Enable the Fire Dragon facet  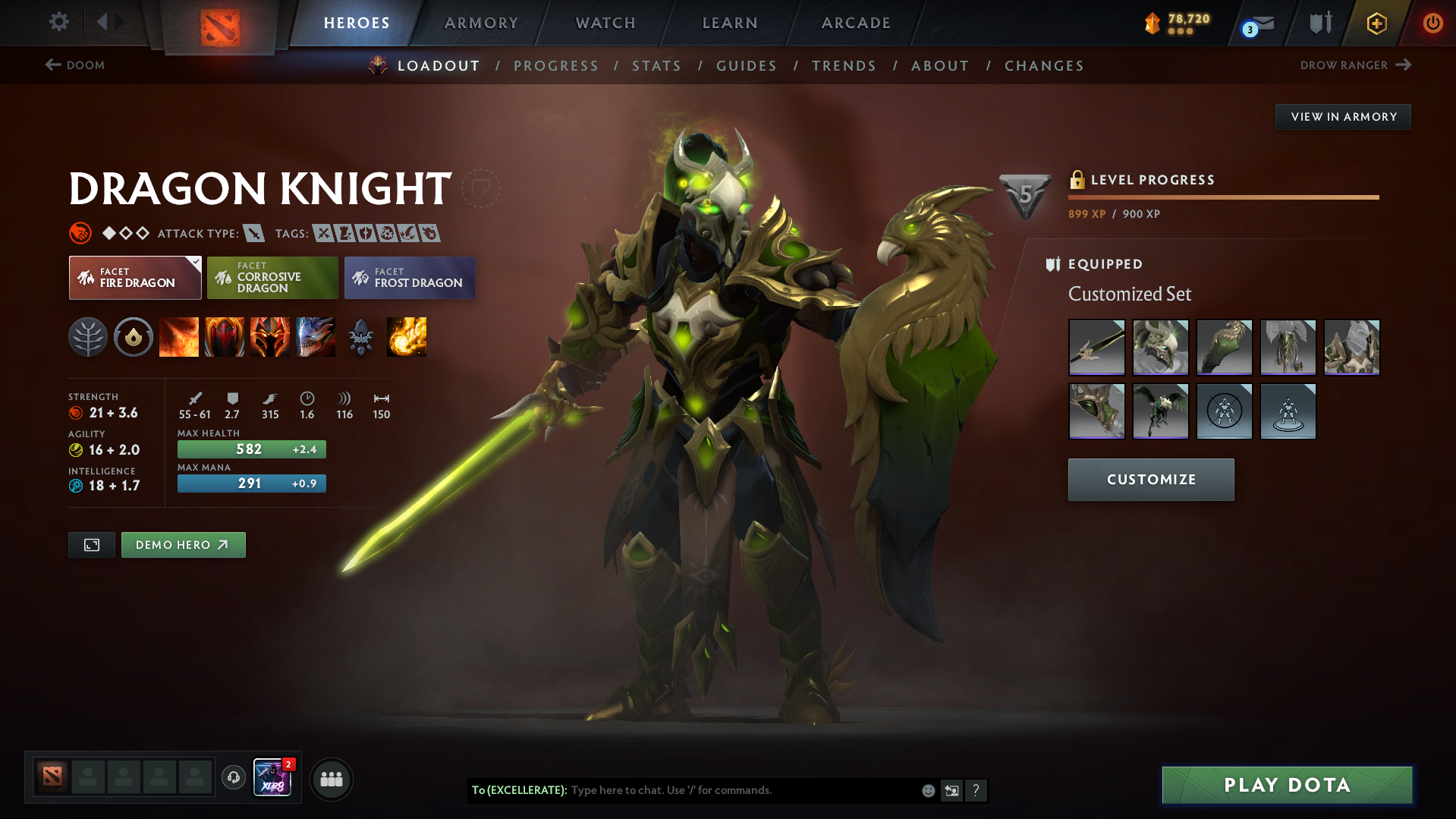point(134,278)
